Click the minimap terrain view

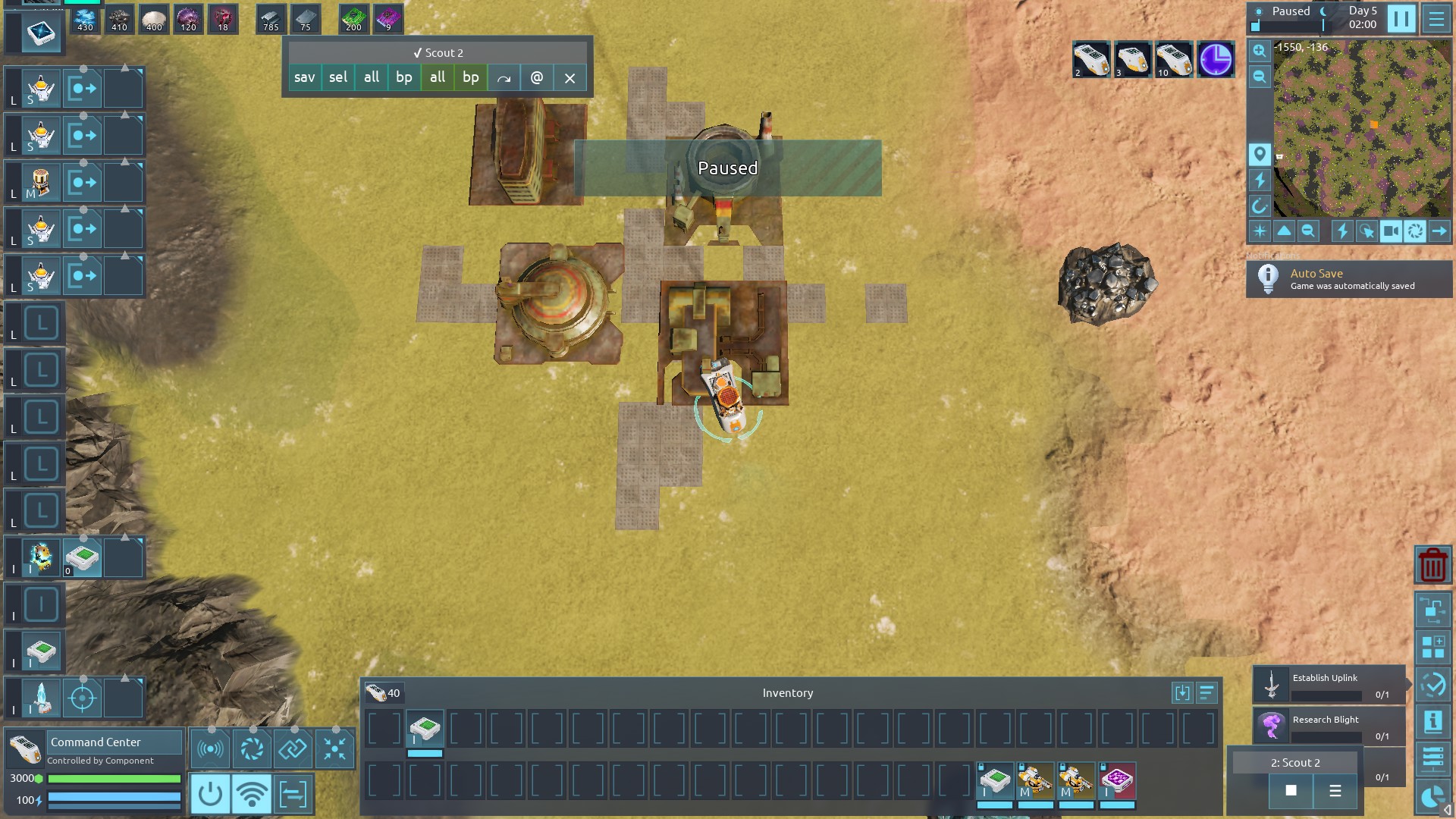pos(1362,129)
